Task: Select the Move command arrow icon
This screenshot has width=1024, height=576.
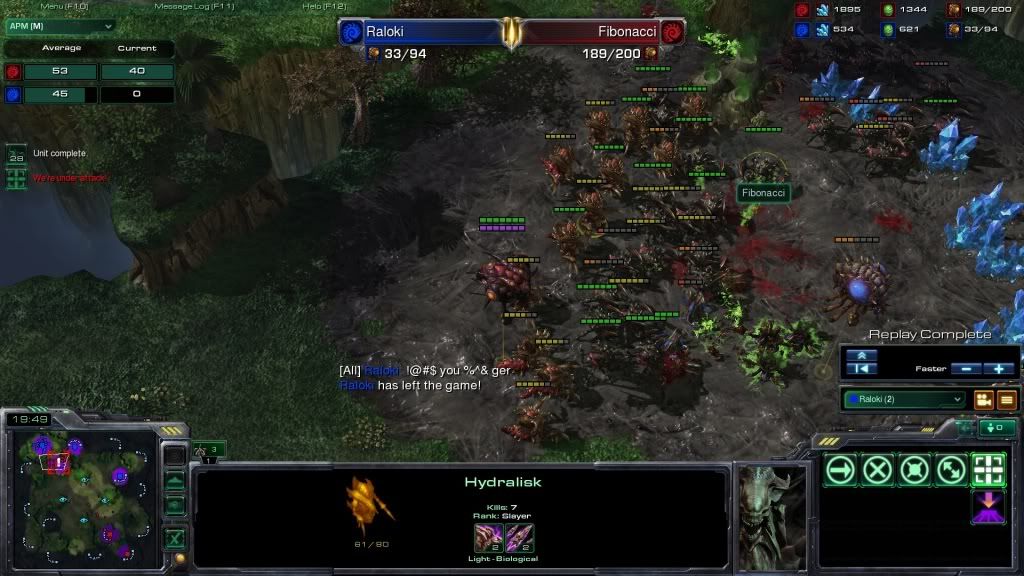Action: pyautogui.click(x=840, y=469)
